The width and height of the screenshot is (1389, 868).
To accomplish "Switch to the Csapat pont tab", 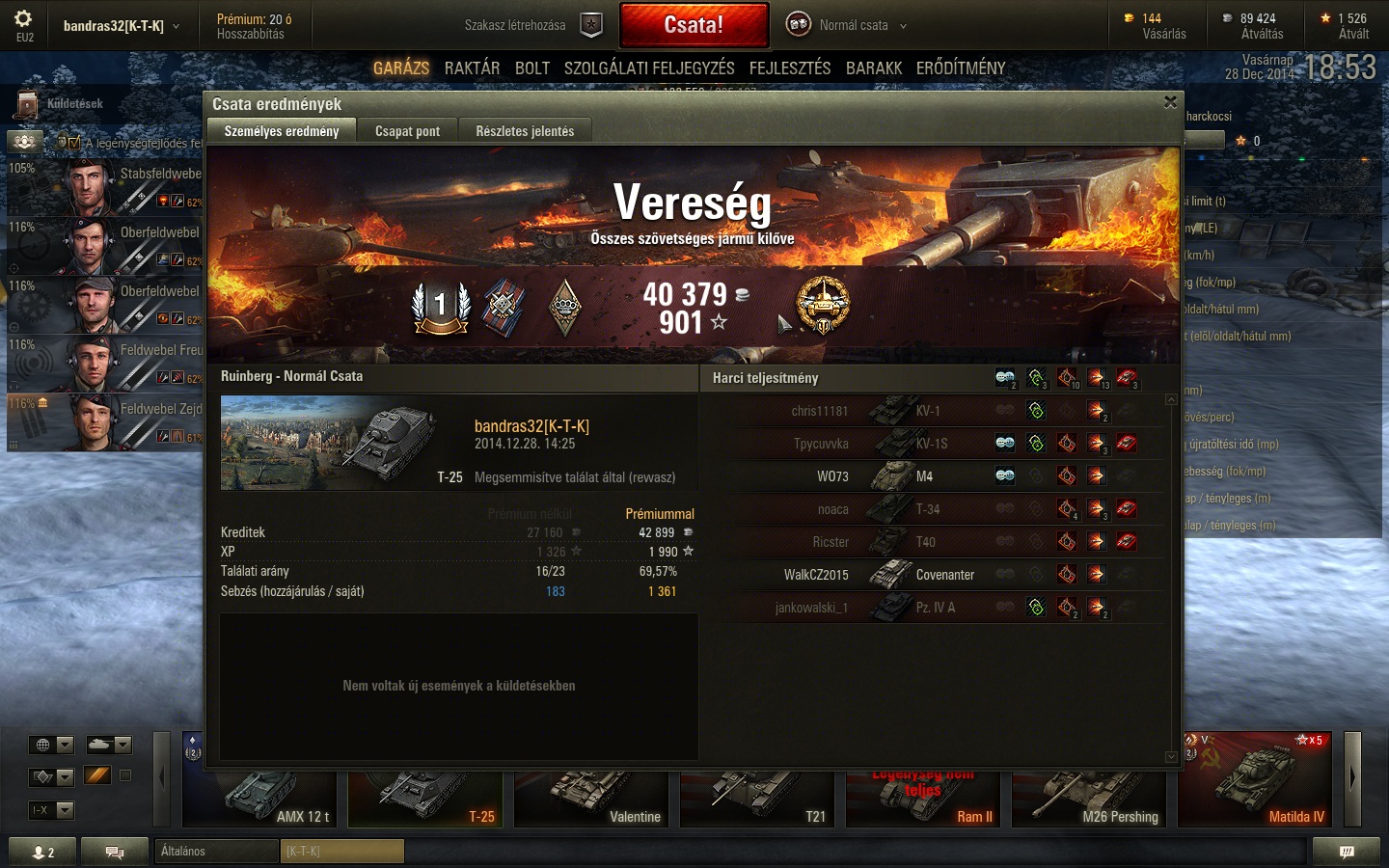I will pyautogui.click(x=407, y=131).
